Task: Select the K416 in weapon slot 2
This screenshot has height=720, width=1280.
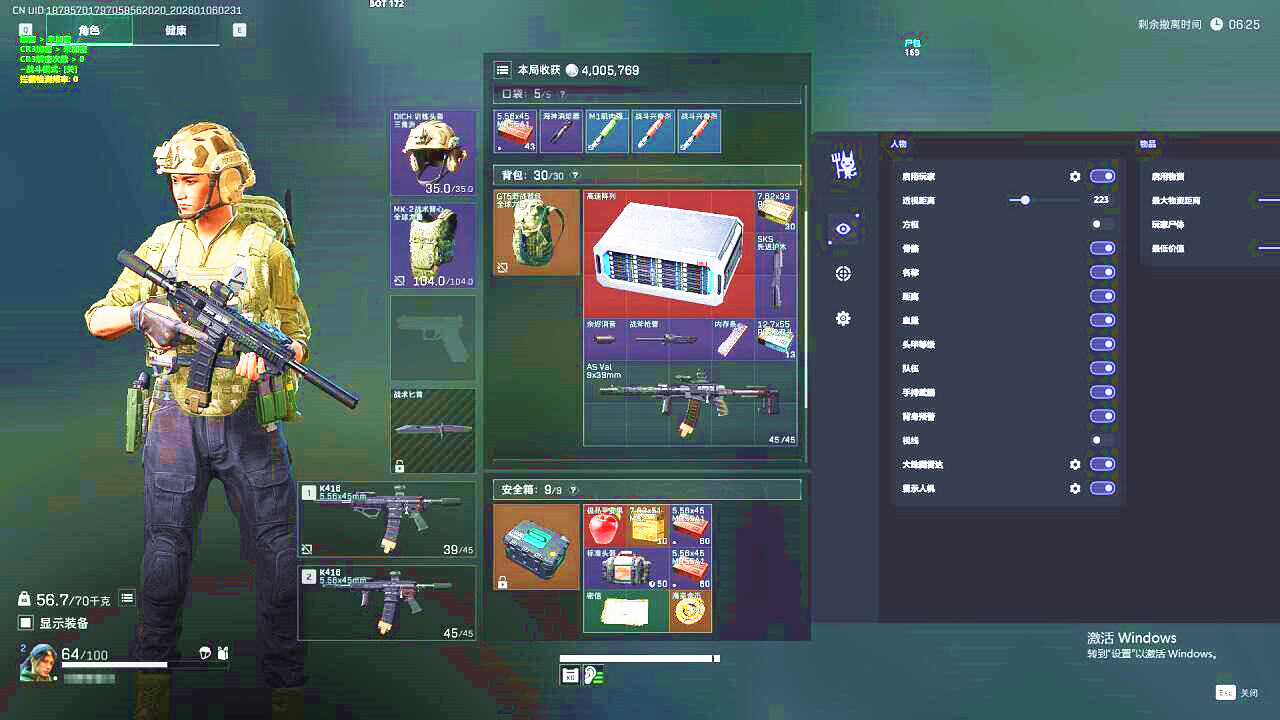Action: pos(388,603)
